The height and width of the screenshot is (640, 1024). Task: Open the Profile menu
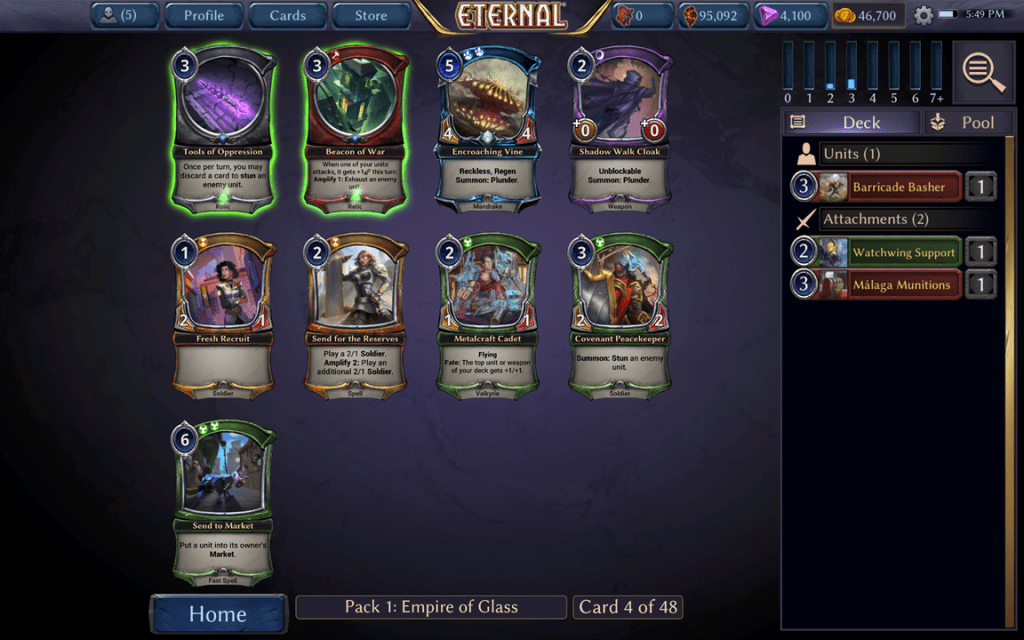[204, 15]
